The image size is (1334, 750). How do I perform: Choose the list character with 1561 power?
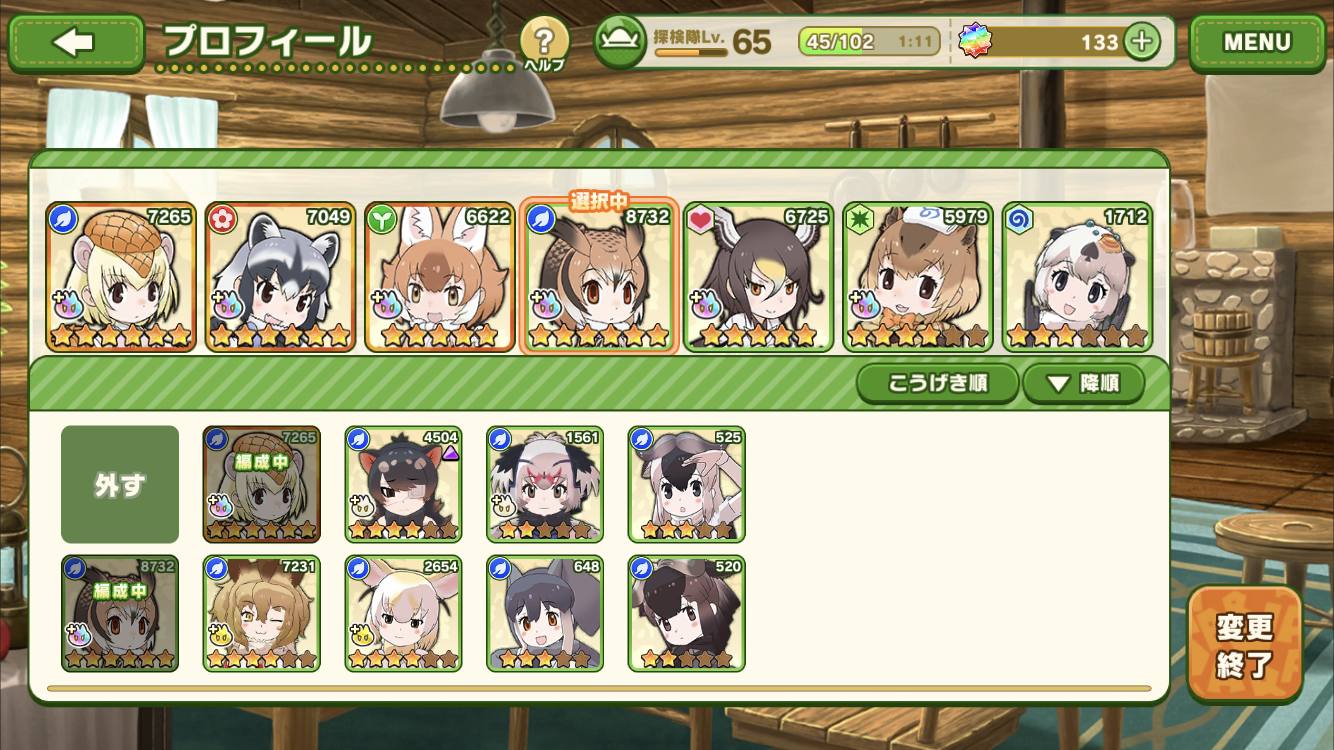pos(545,484)
